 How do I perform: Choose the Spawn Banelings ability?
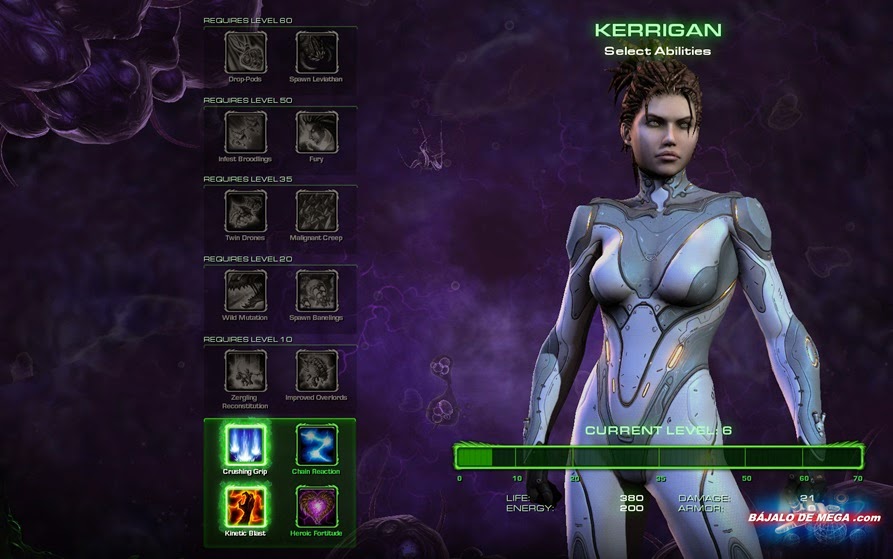point(316,291)
